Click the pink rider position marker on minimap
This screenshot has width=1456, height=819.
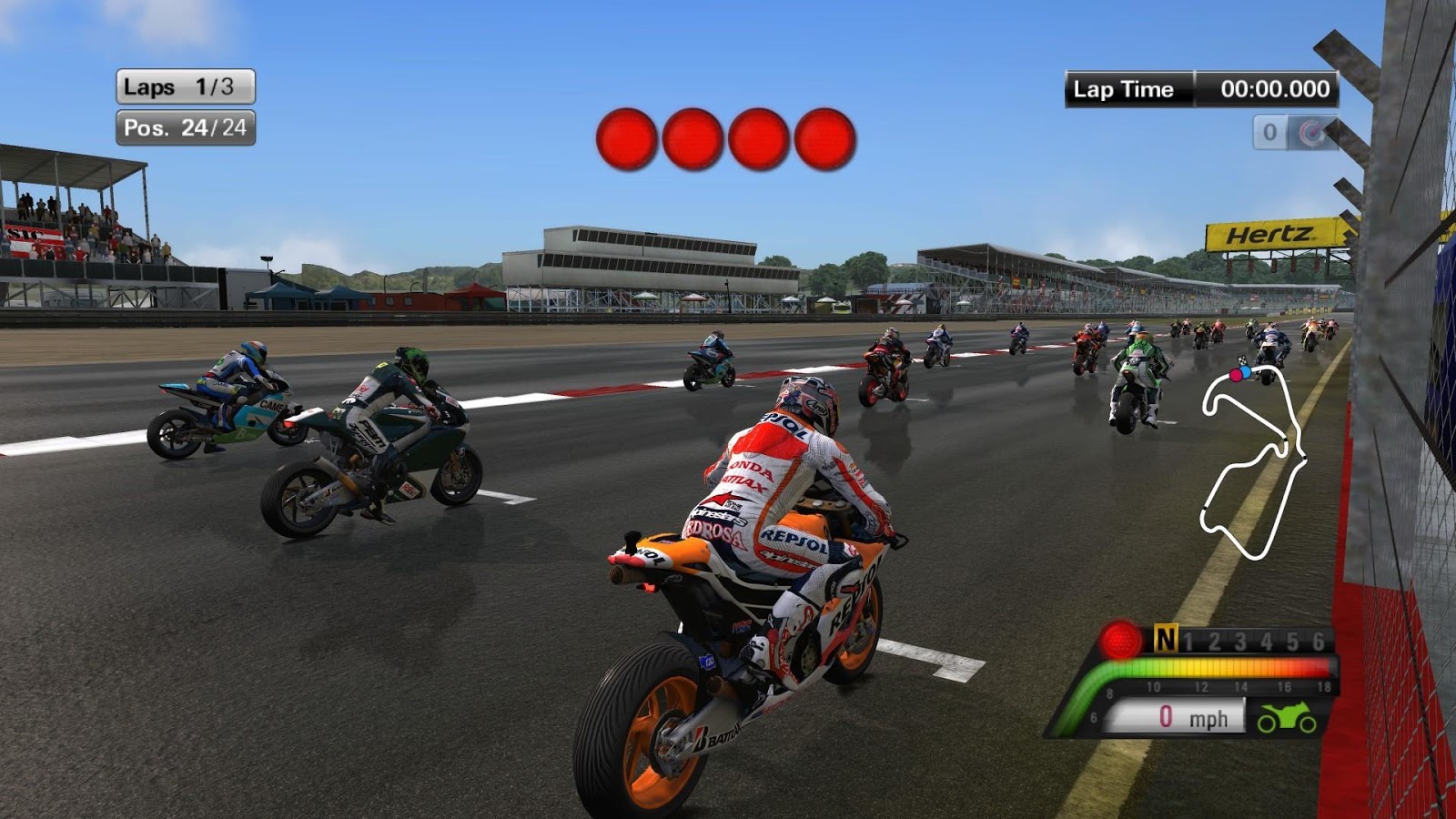point(1234,372)
